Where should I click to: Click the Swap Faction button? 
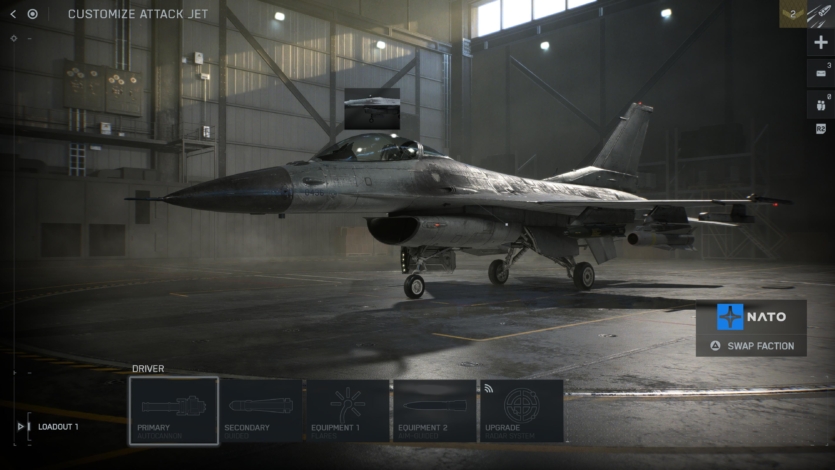(752, 346)
